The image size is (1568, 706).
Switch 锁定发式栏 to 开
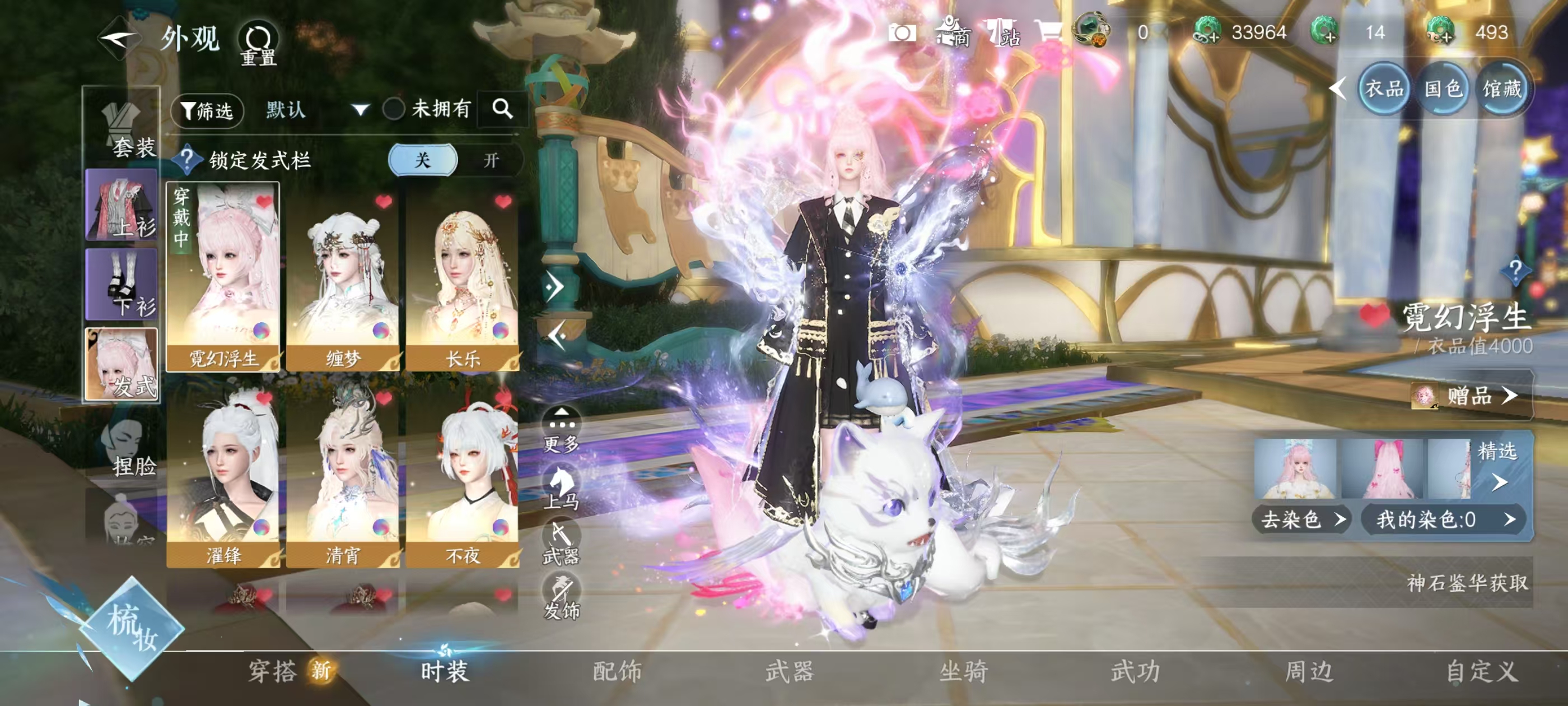[x=491, y=160]
